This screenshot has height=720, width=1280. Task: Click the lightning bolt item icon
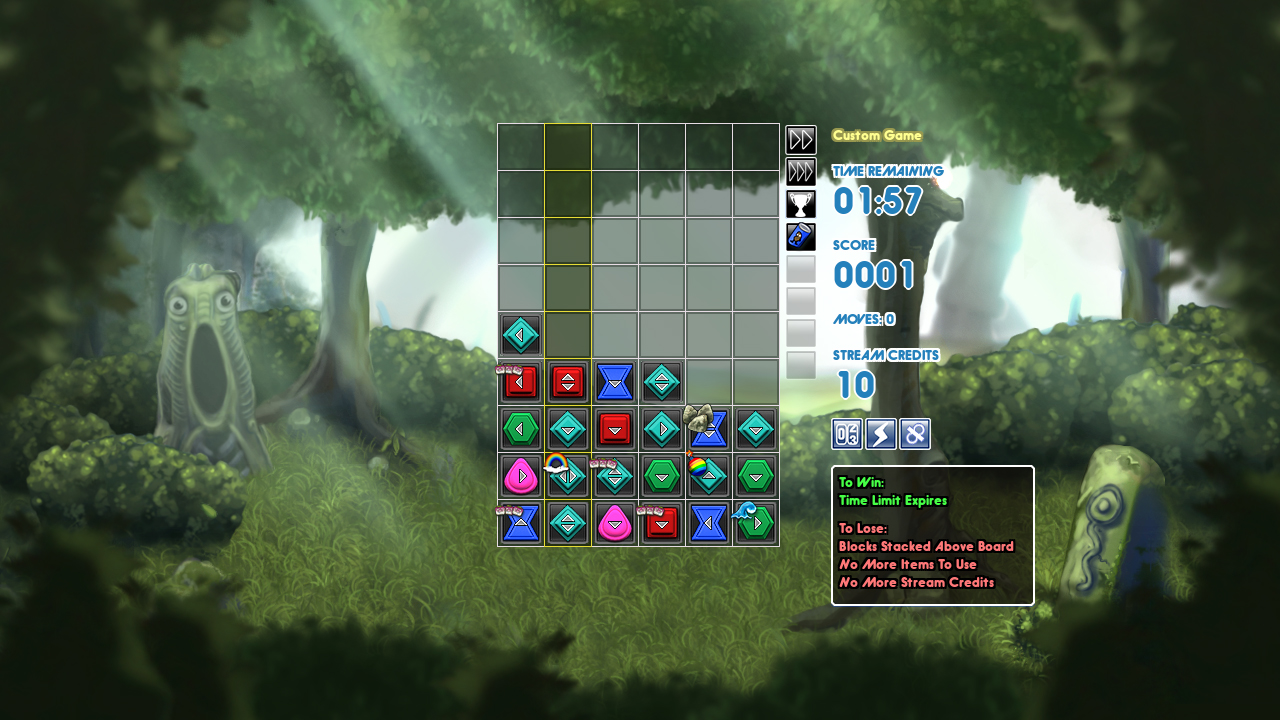[x=879, y=434]
